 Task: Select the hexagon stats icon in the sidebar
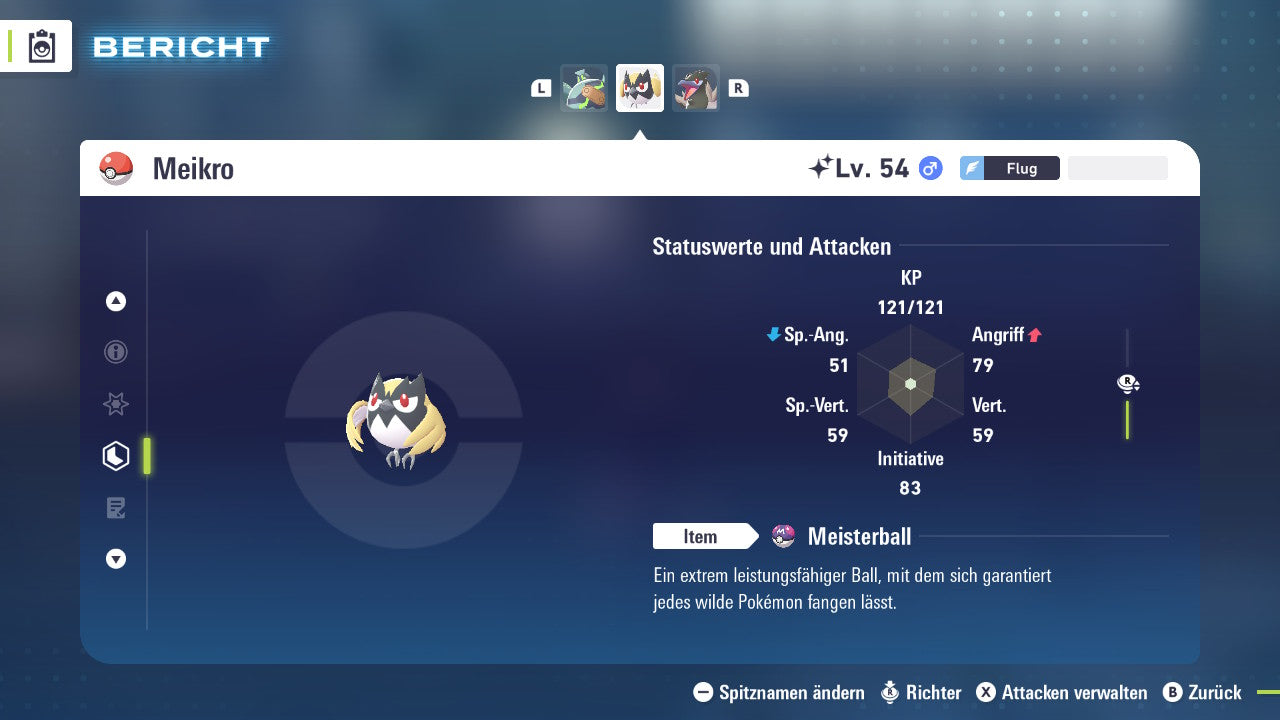tap(116, 455)
